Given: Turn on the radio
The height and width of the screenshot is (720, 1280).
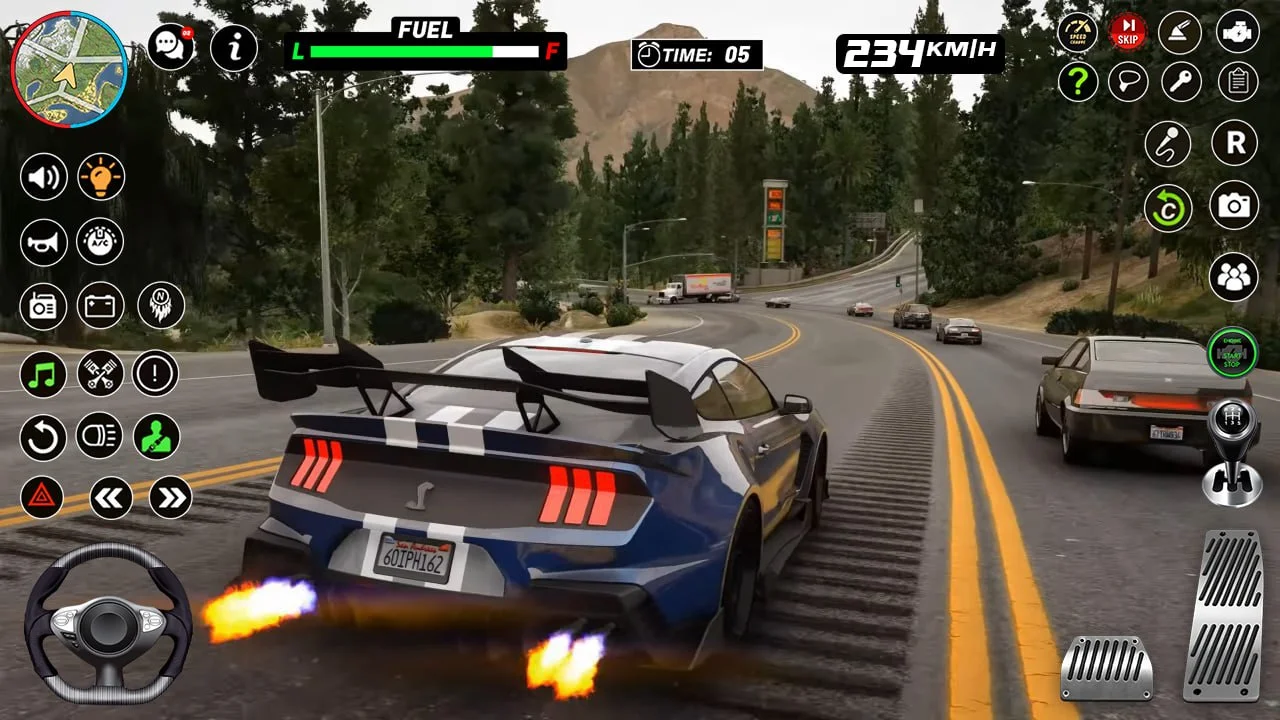Looking at the screenshot, I should pos(44,307).
